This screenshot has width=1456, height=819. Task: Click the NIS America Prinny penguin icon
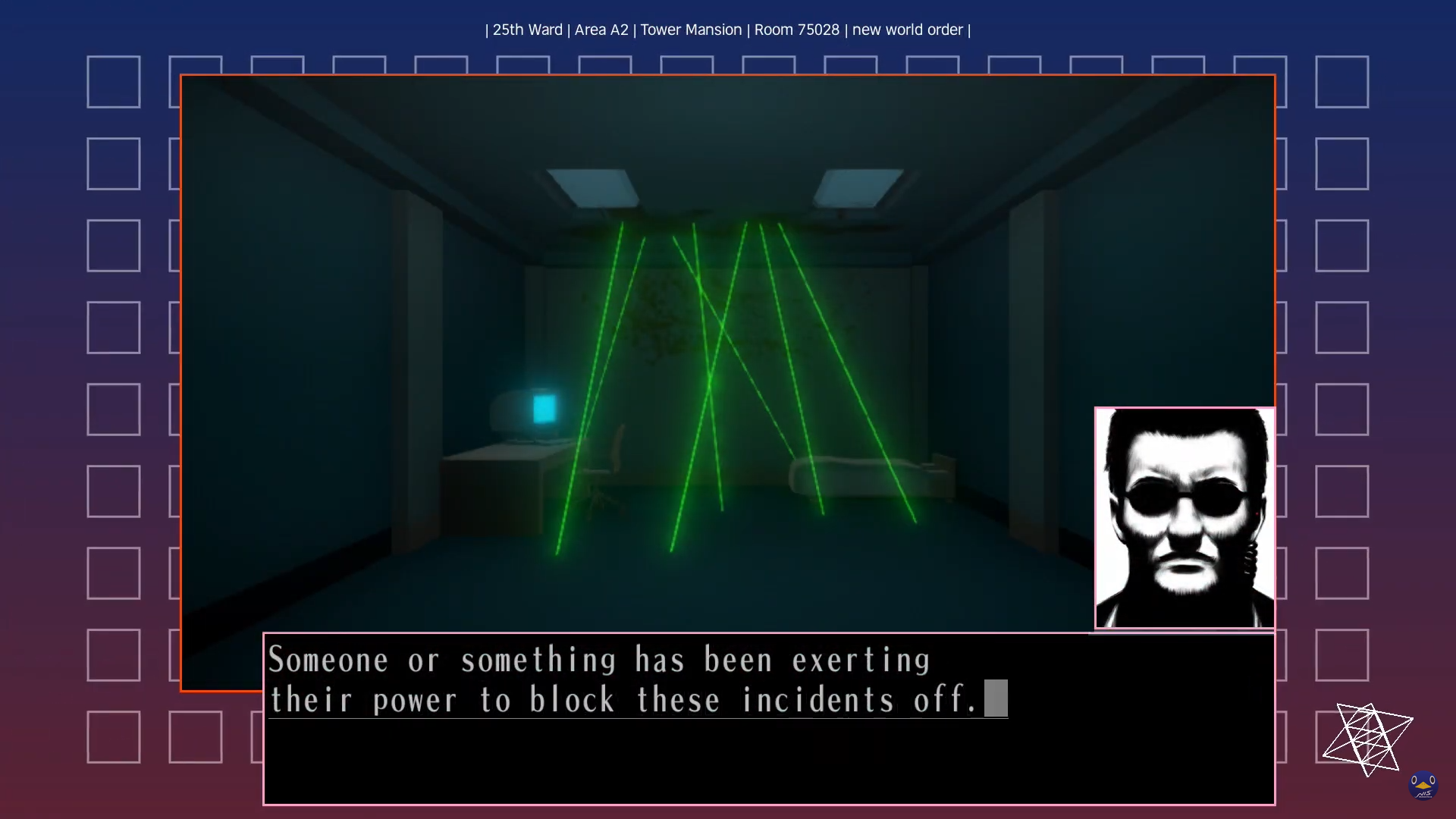coord(1424,786)
